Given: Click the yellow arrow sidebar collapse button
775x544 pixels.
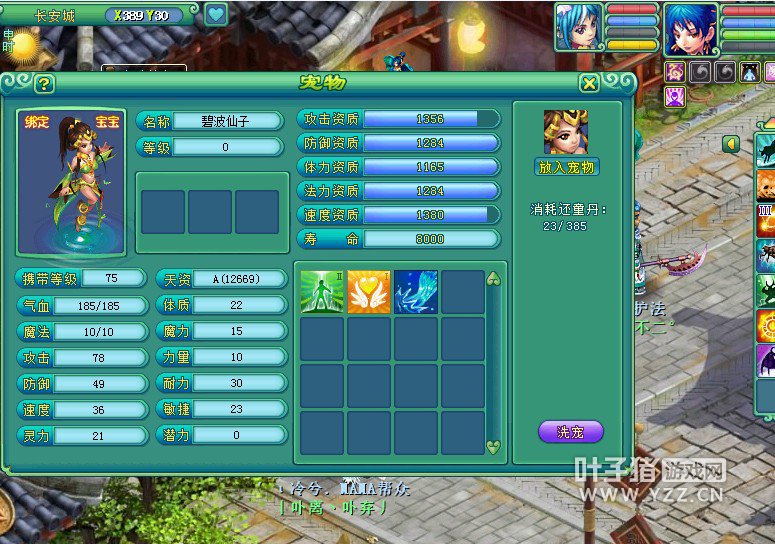Looking at the screenshot, I should pos(732,144).
